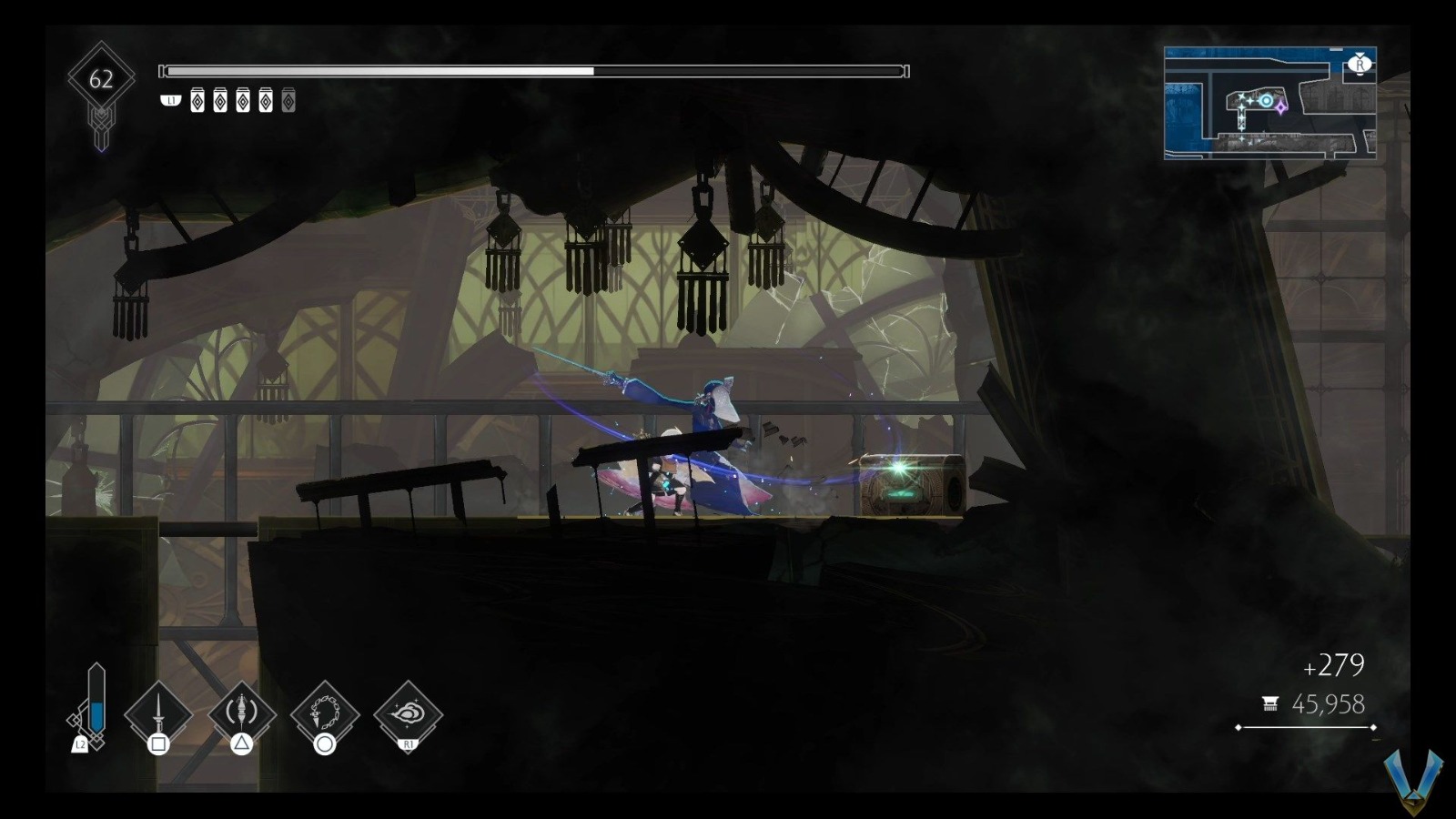Click the +279 currency gain text
Screen dimensions: 1456x819
(1331, 663)
